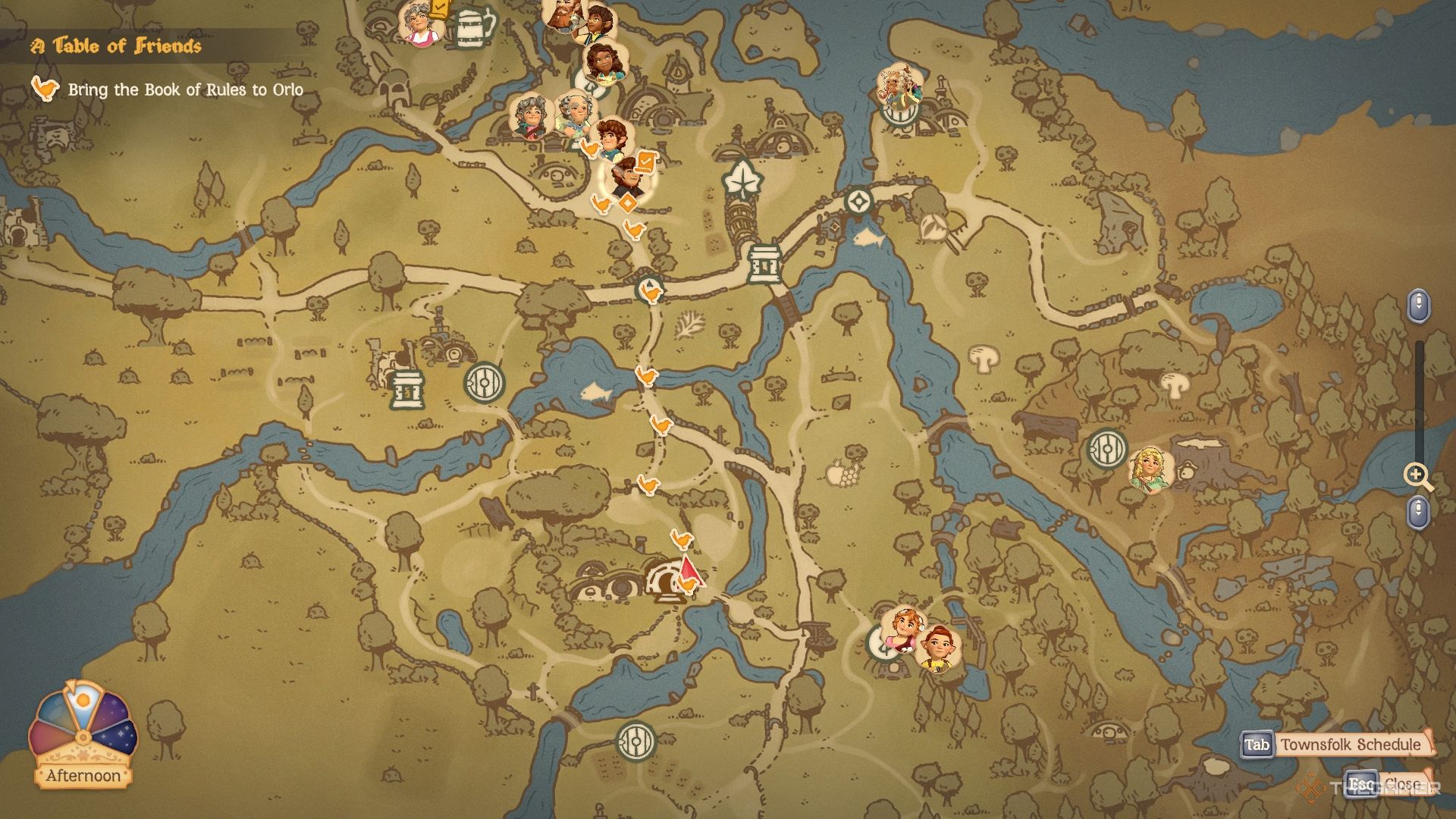Click the grey-haired woman's portrait with pink top

pyautogui.click(x=419, y=24)
